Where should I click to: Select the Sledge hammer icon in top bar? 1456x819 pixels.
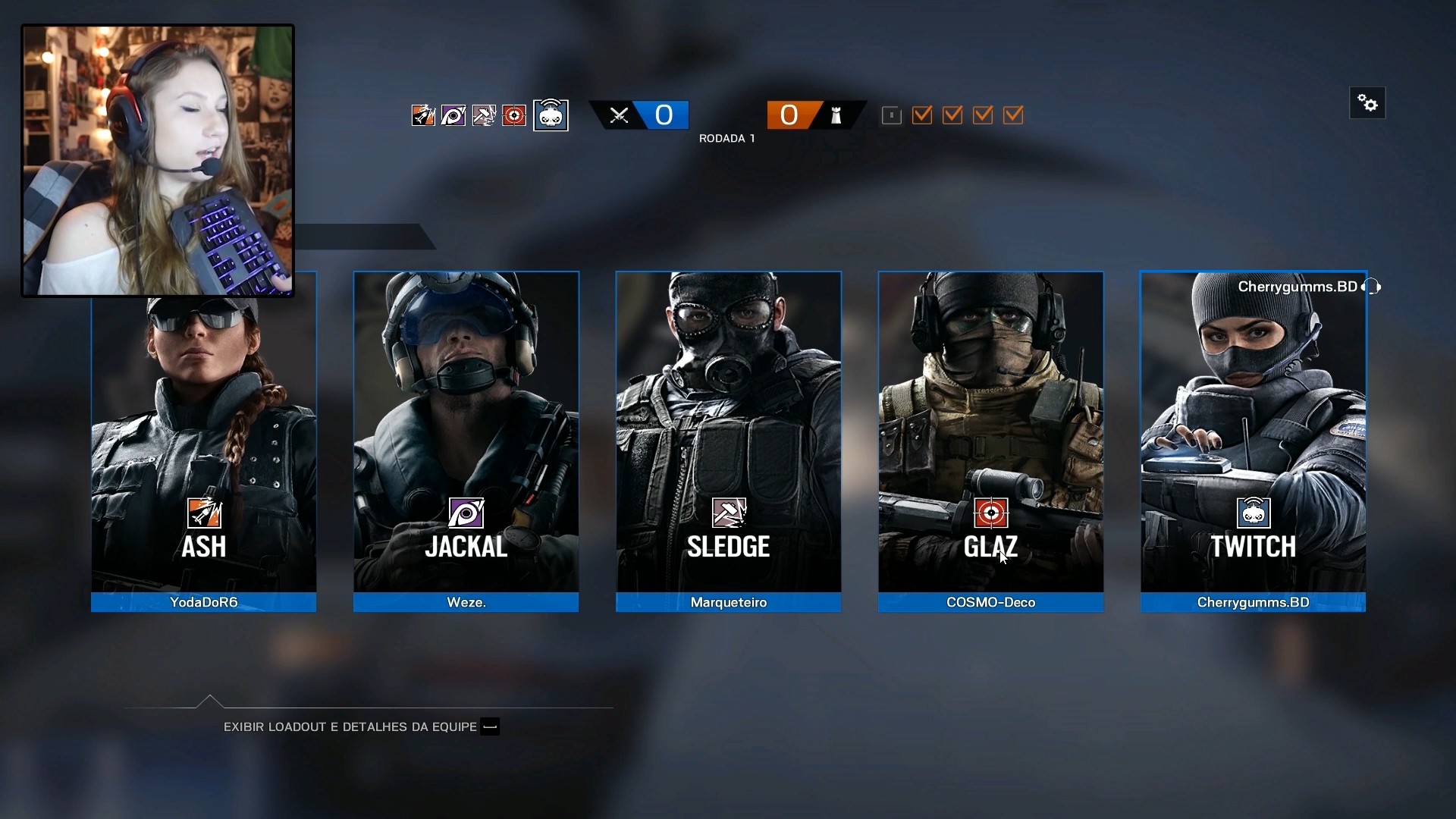pyautogui.click(x=484, y=115)
